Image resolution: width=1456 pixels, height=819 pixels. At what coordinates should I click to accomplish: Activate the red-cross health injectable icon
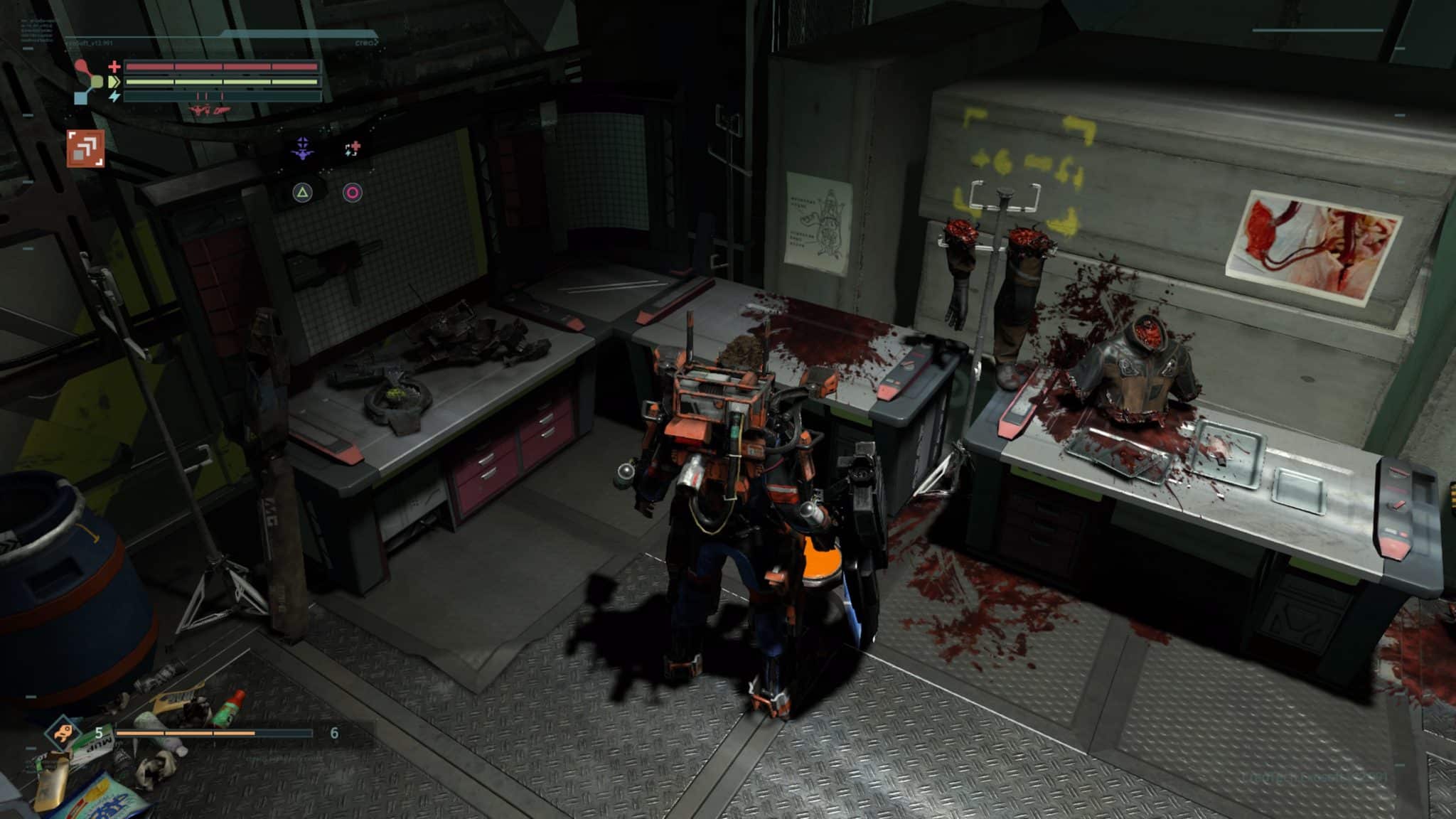click(353, 149)
